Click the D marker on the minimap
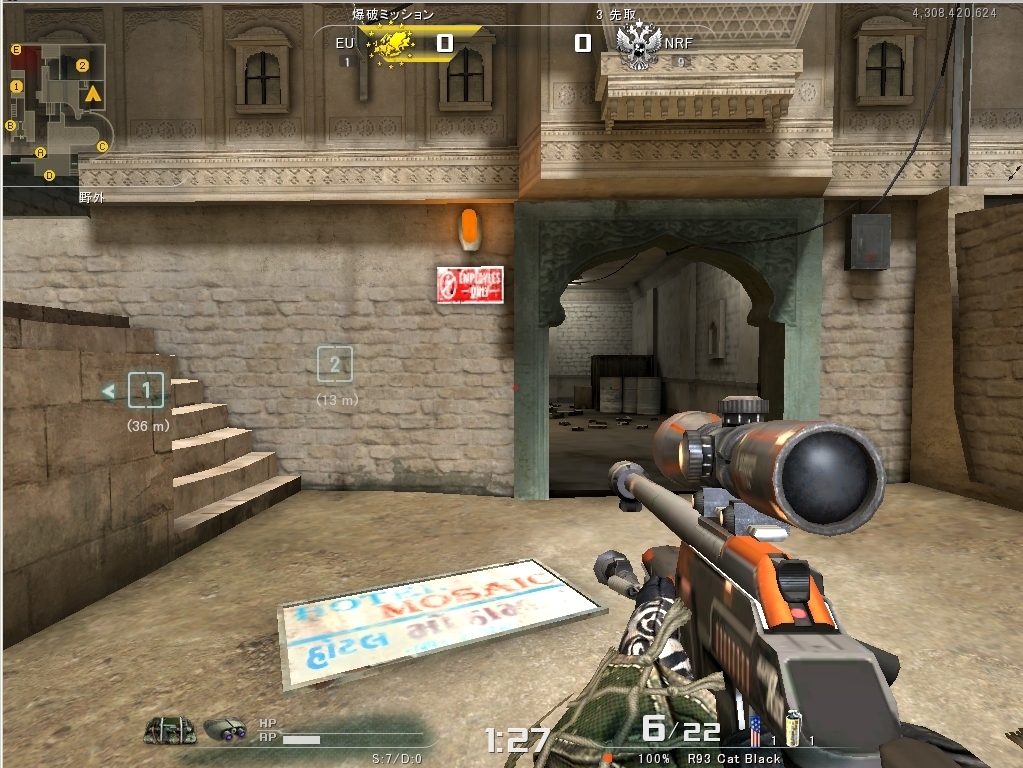1023x768 pixels. (49, 175)
